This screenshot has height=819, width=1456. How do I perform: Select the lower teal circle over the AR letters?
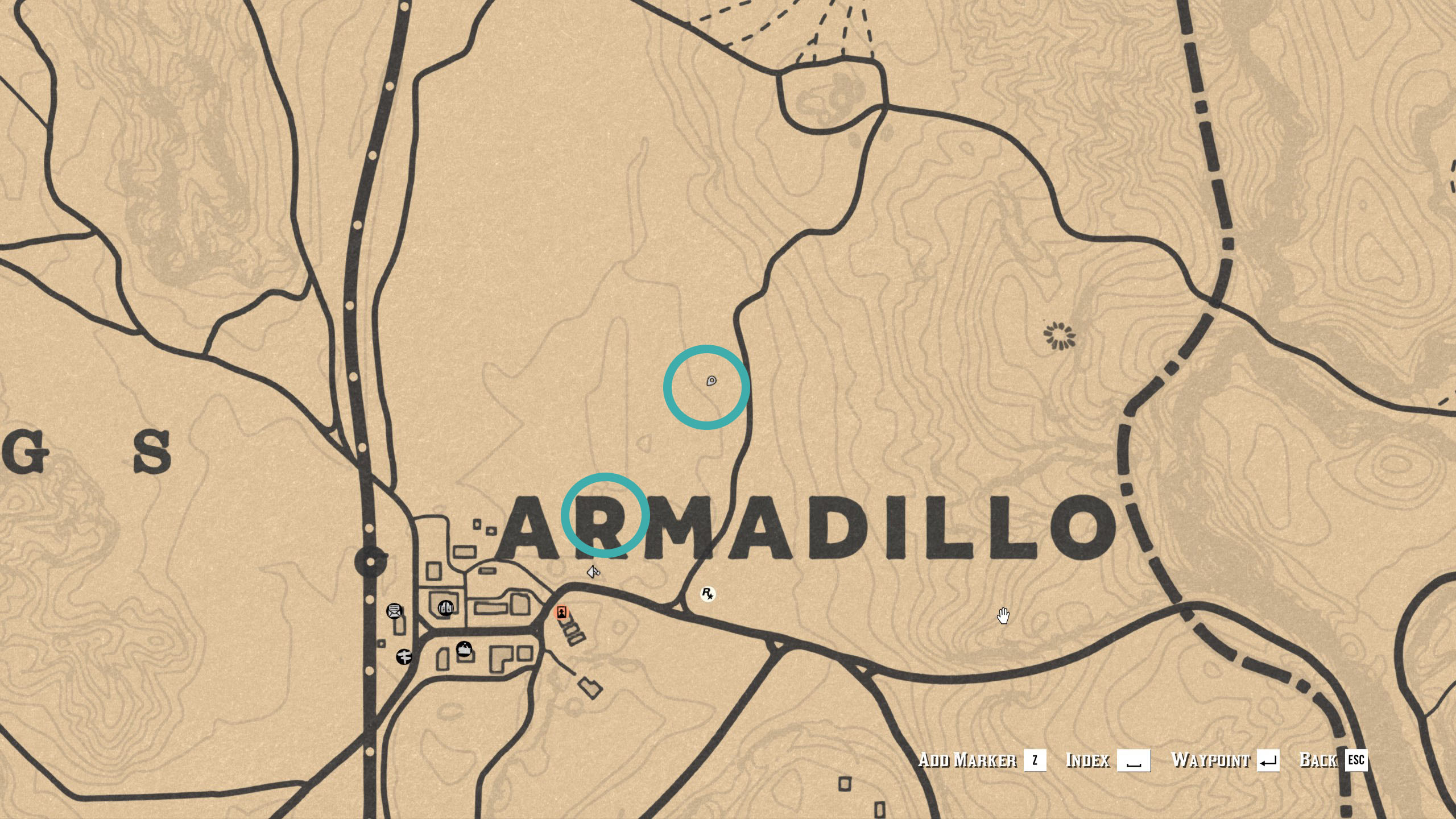pos(606,514)
